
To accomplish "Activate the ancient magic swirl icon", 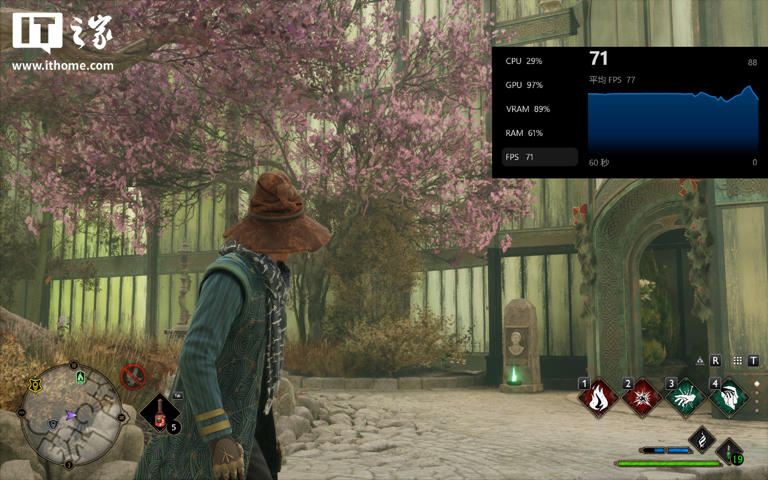I will (702, 439).
